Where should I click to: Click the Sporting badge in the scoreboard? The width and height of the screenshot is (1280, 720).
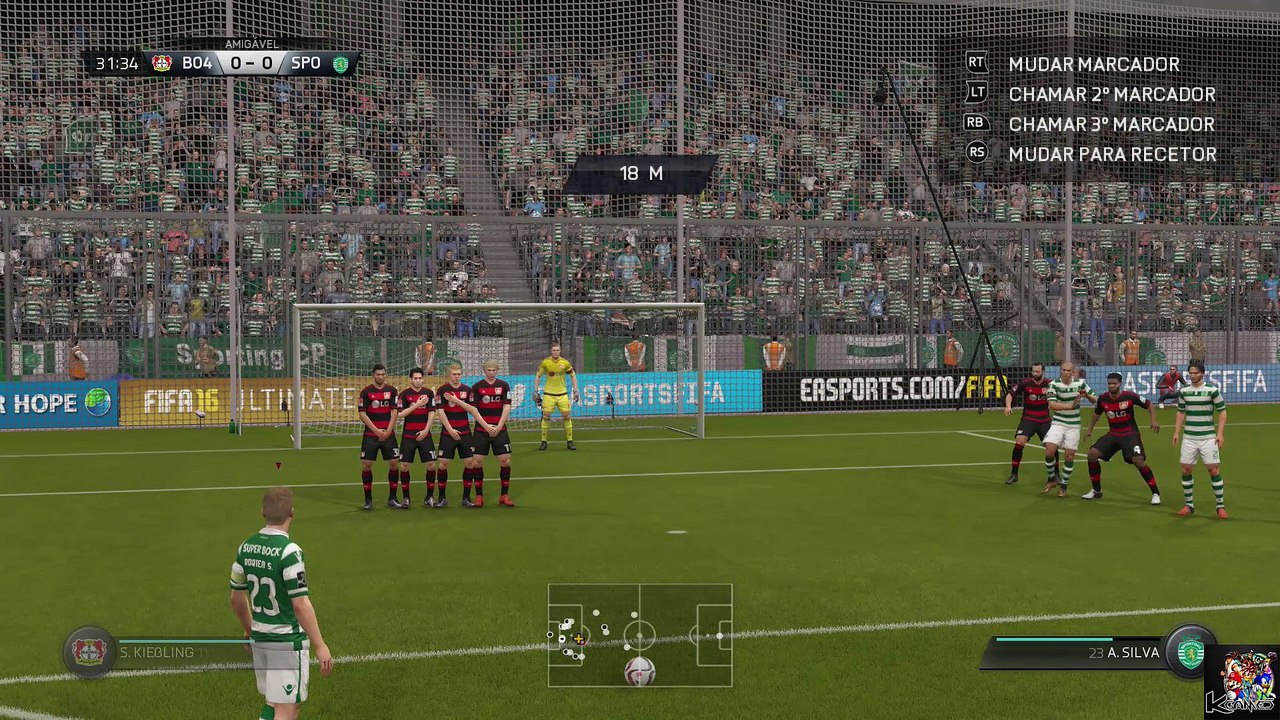click(341, 63)
